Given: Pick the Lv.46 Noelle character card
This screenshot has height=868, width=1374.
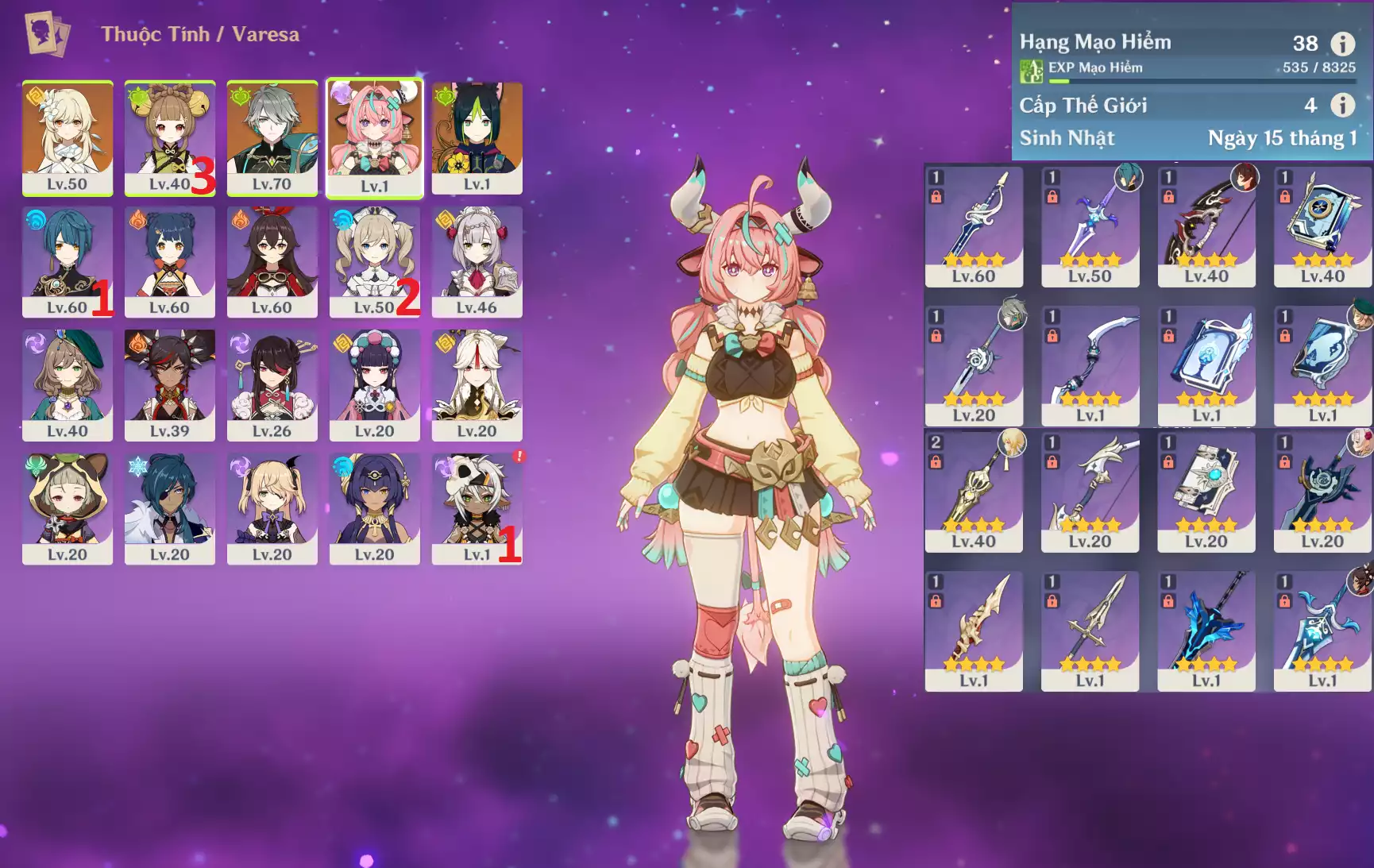Looking at the screenshot, I should [477, 261].
